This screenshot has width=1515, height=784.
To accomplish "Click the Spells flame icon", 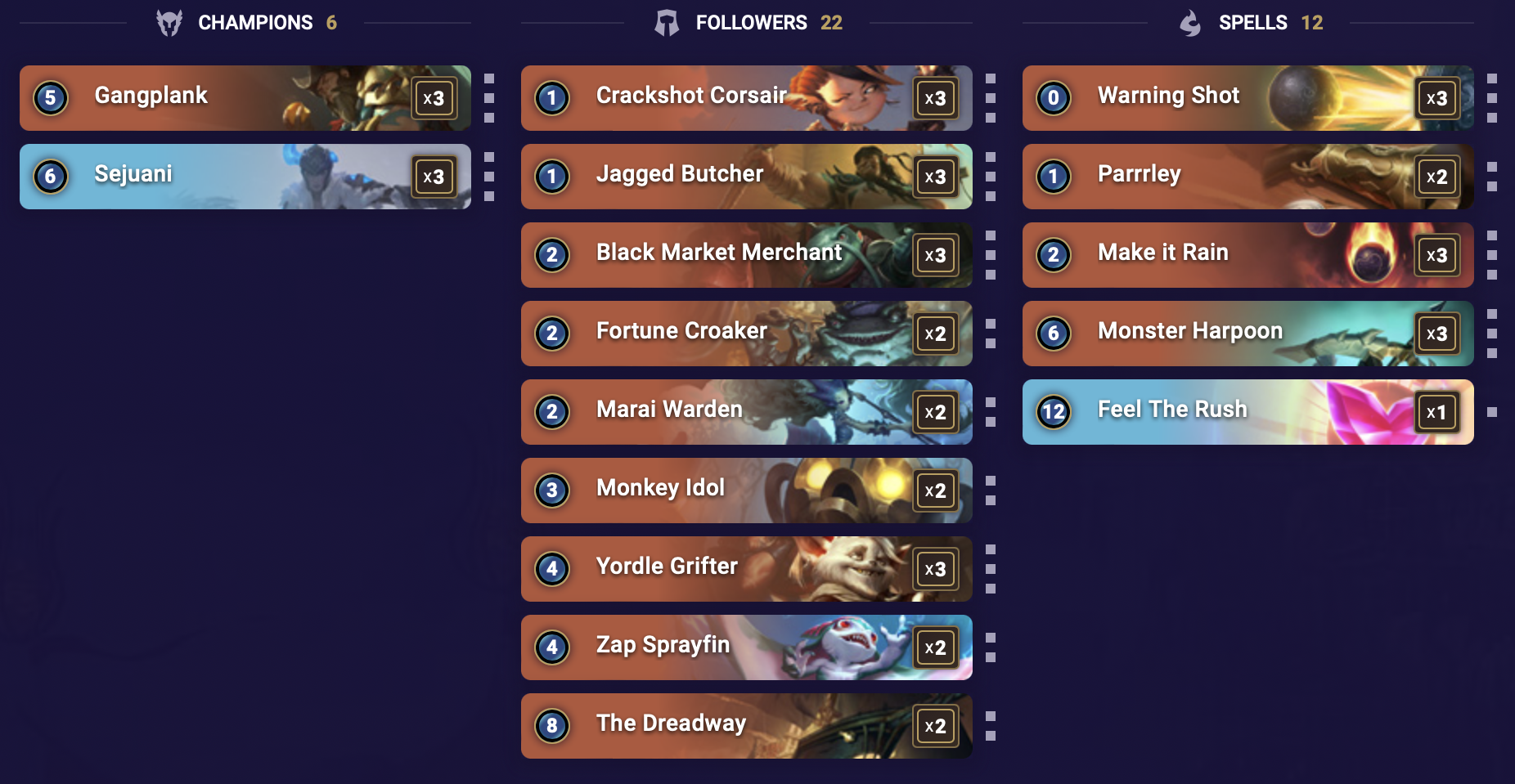I will [x=1192, y=22].
